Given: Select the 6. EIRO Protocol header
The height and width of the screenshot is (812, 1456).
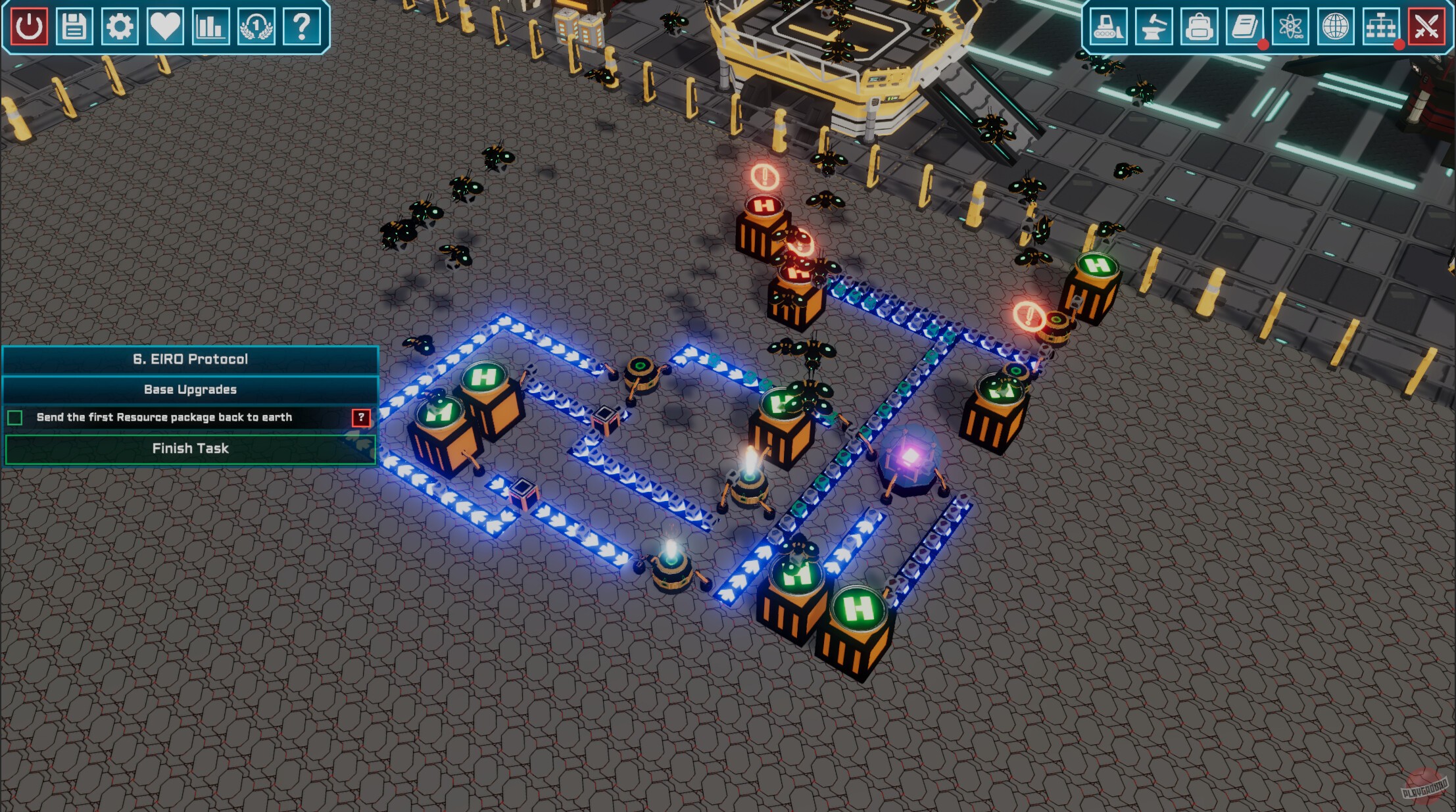Looking at the screenshot, I should [x=191, y=359].
